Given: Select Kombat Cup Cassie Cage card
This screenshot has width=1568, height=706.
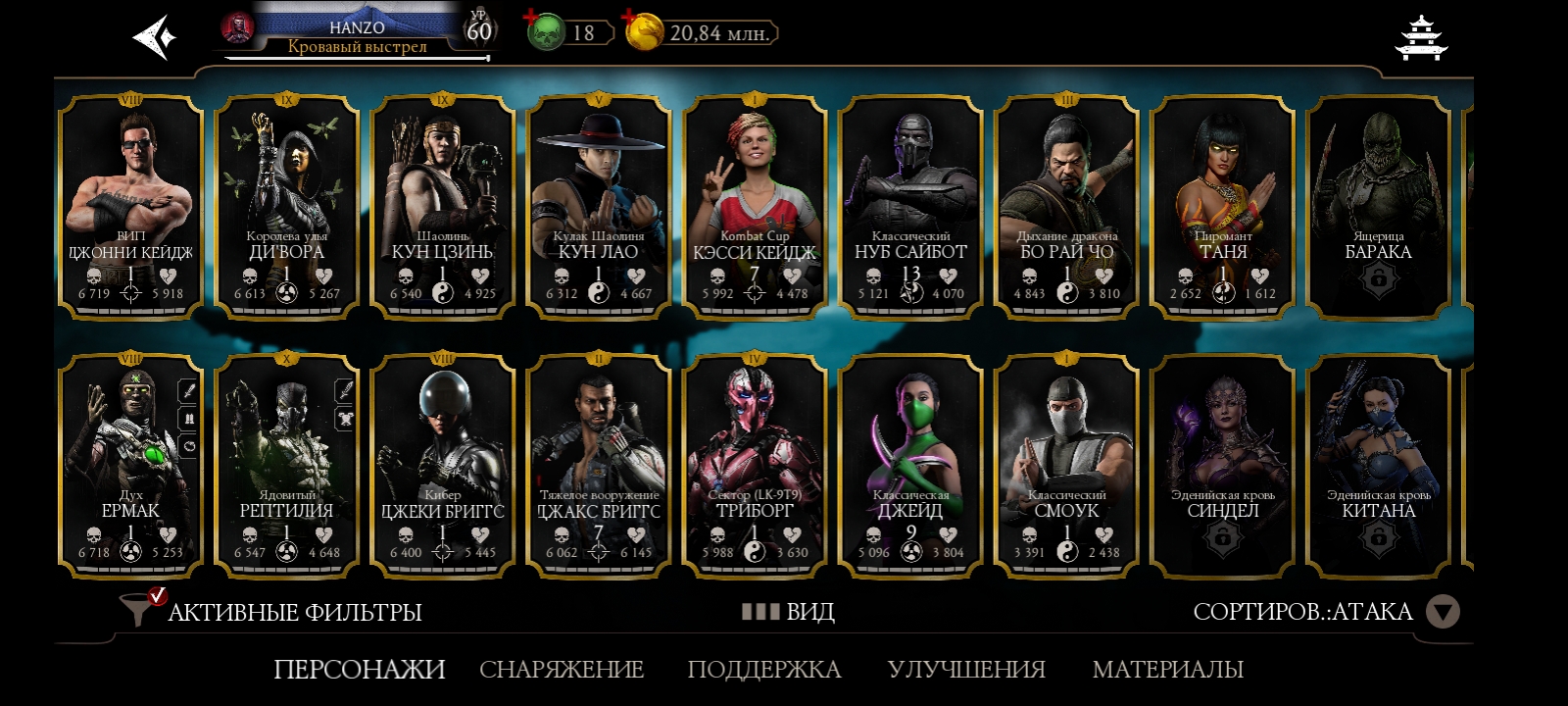Looking at the screenshot, I should [x=754, y=208].
